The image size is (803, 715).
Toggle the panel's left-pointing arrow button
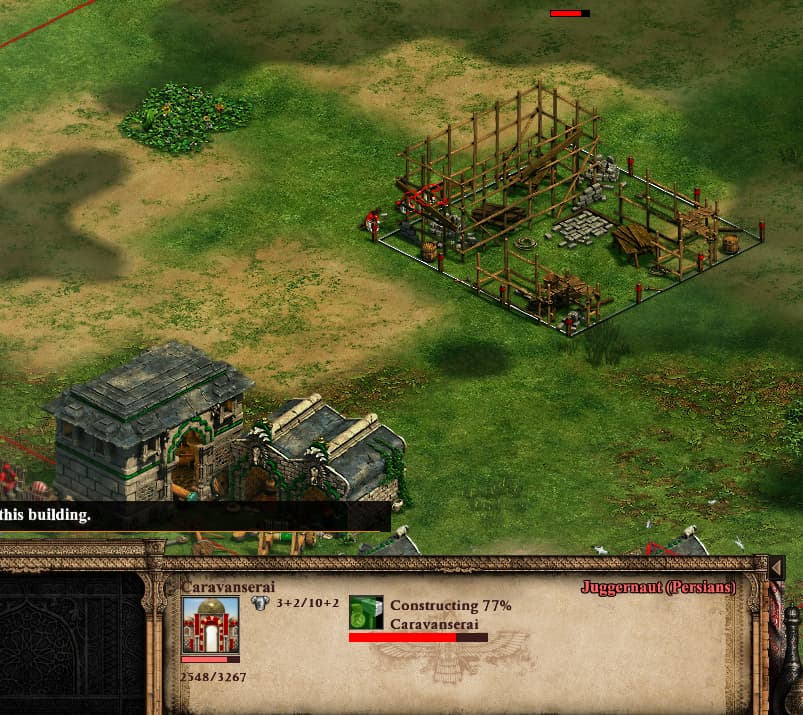click(776, 569)
